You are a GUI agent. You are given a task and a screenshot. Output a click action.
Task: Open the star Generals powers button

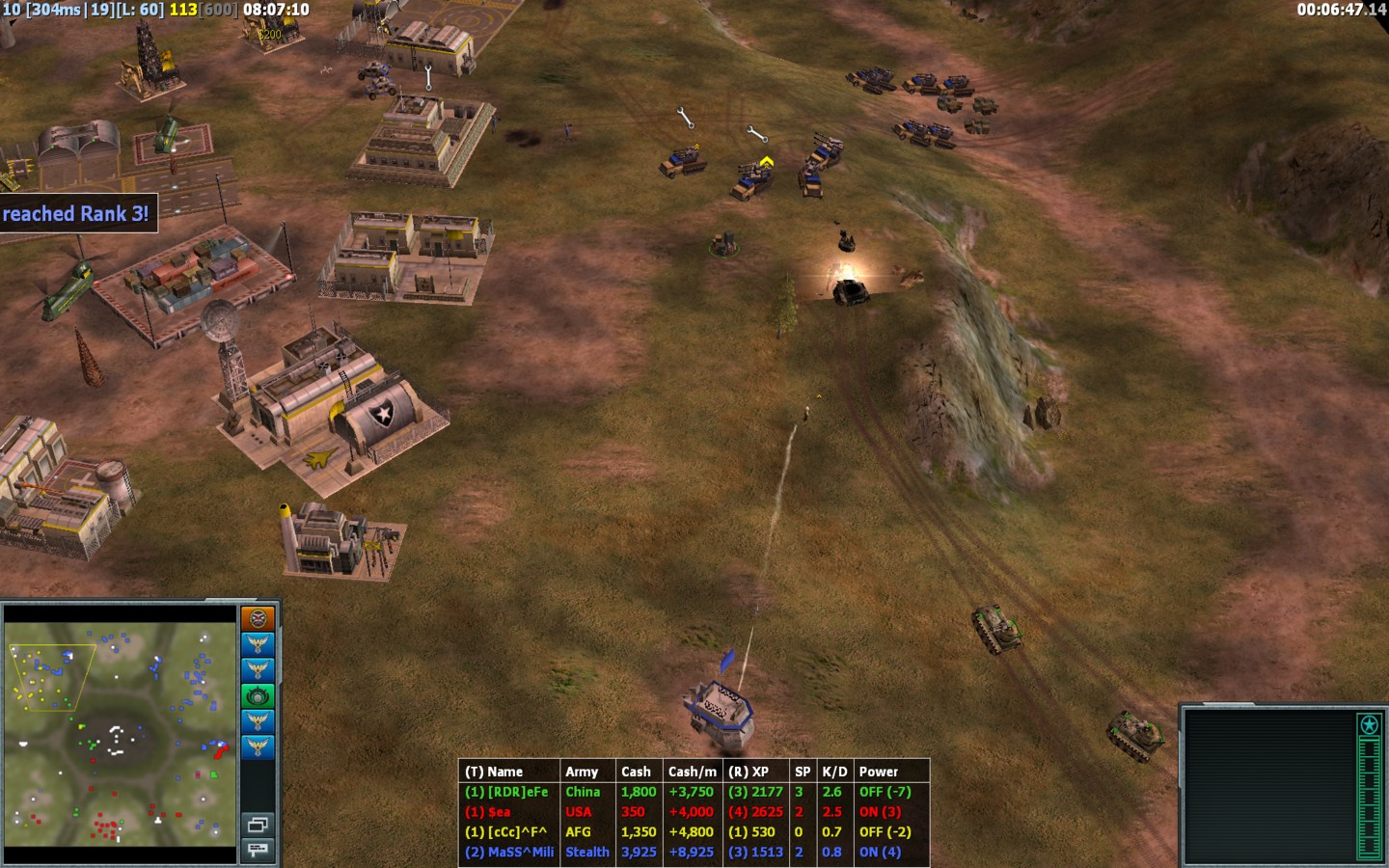tap(1369, 724)
